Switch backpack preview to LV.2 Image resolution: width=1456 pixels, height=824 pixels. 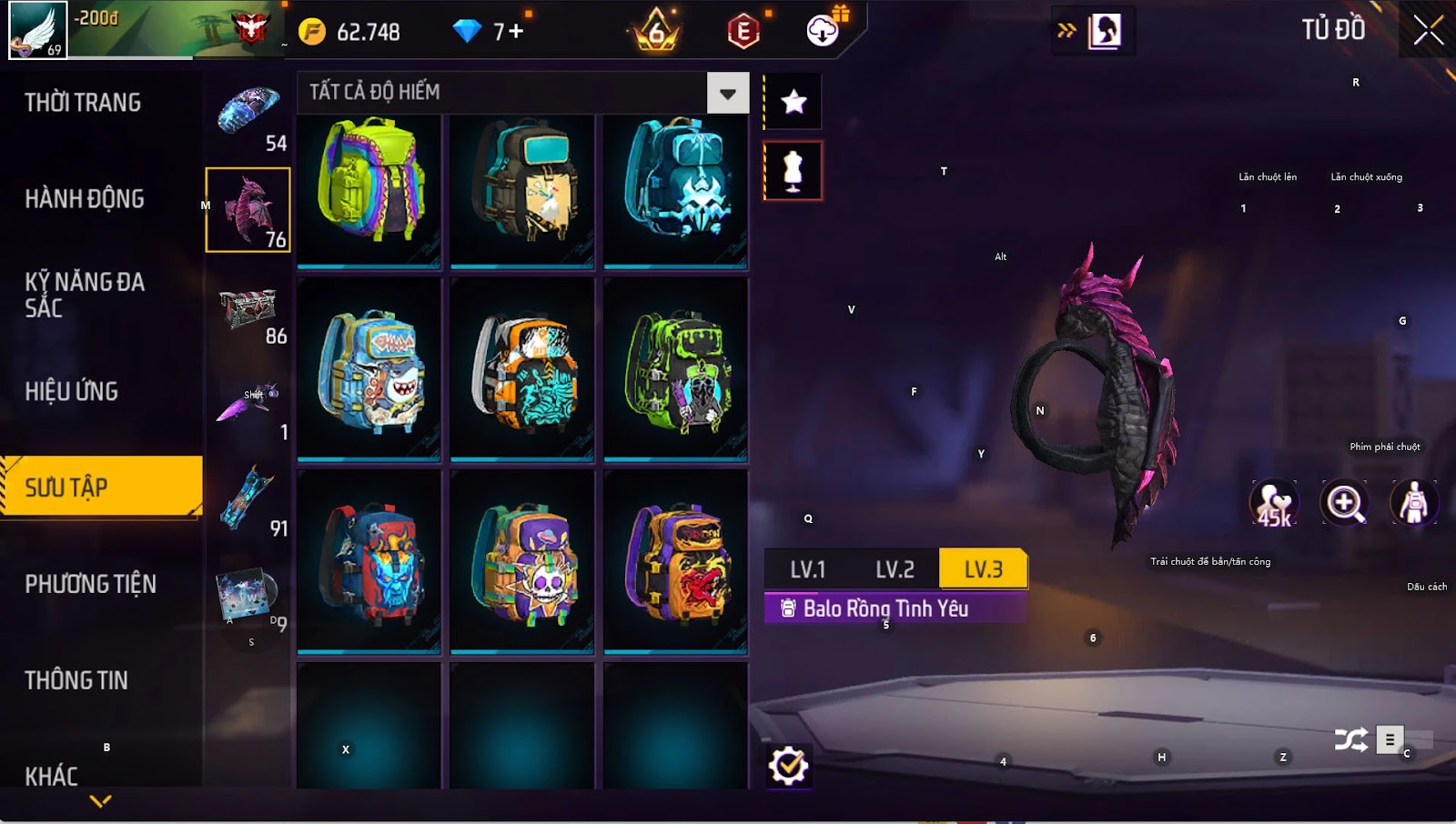(x=895, y=570)
